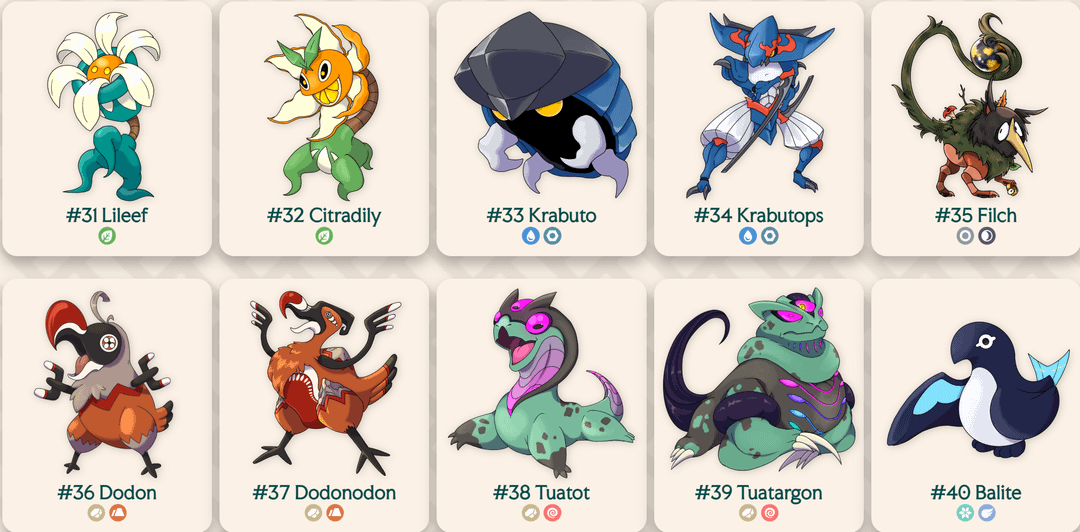
Task: Click the orange mountain type icon under Dodon
Action: click(x=118, y=513)
